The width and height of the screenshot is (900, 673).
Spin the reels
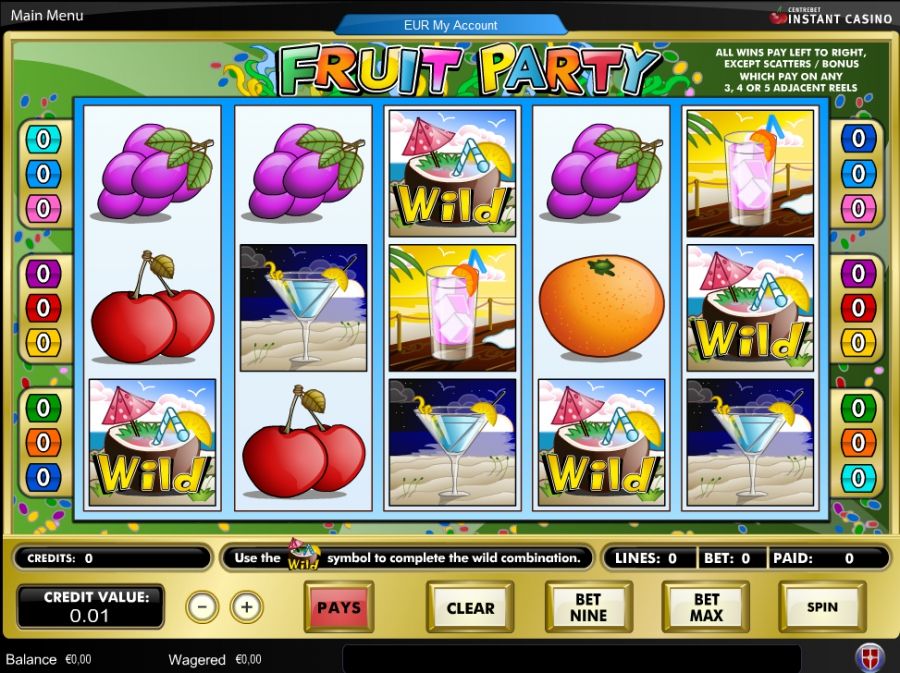pos(822,607)
